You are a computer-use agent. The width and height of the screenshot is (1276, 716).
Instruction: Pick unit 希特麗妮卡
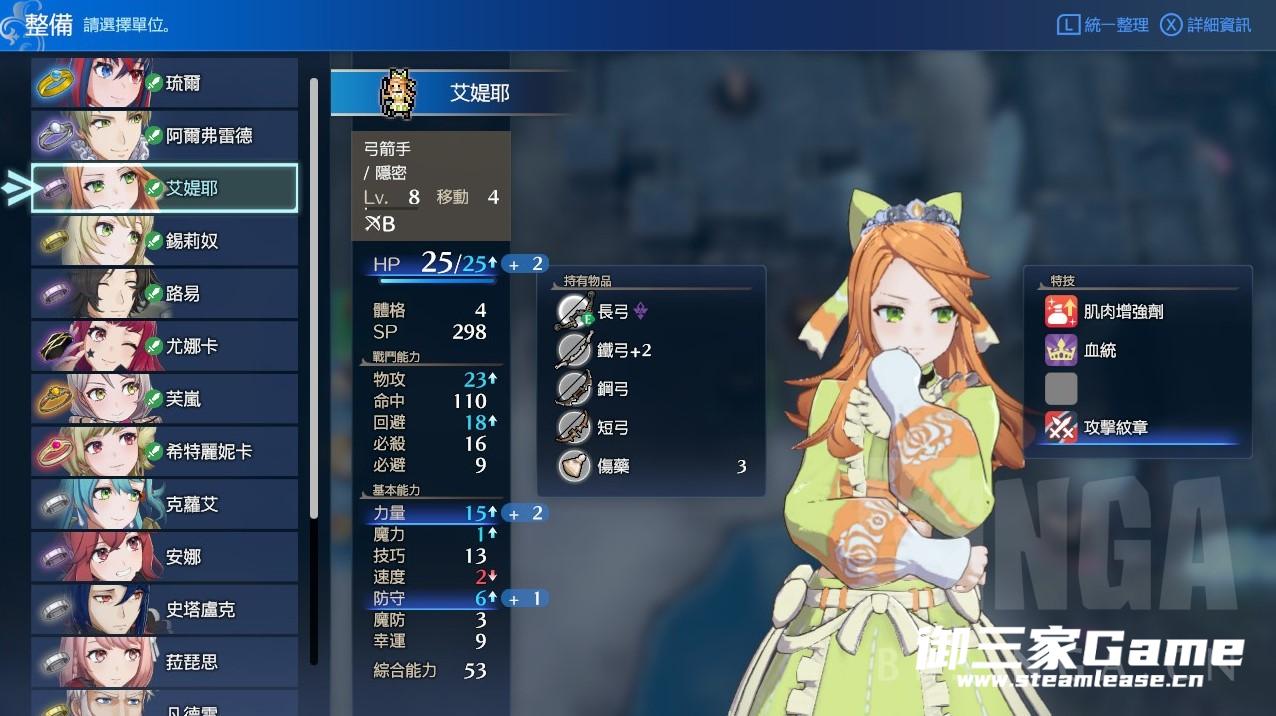(x=165, y=452)
